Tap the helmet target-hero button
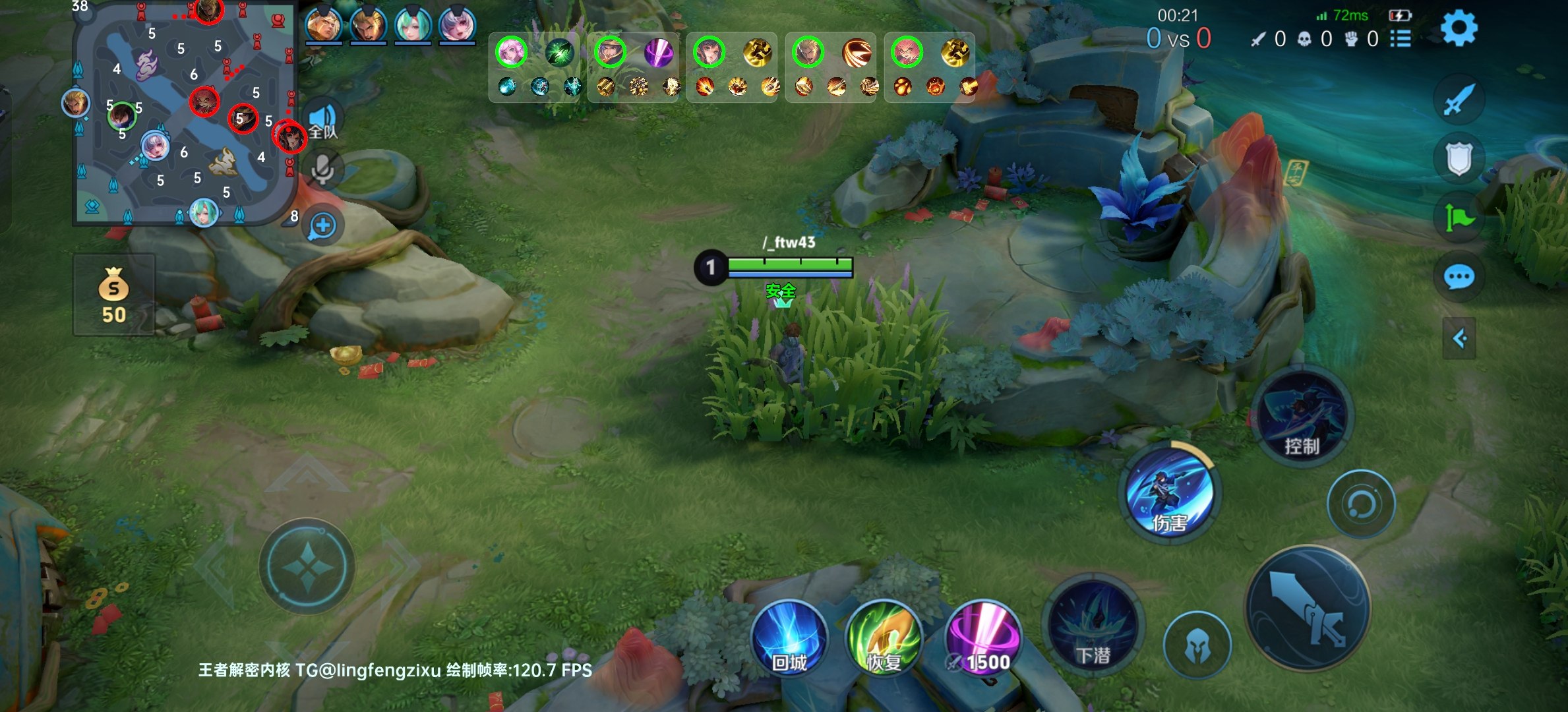This screenshot has width=1568, height=712. (1197, 645)
